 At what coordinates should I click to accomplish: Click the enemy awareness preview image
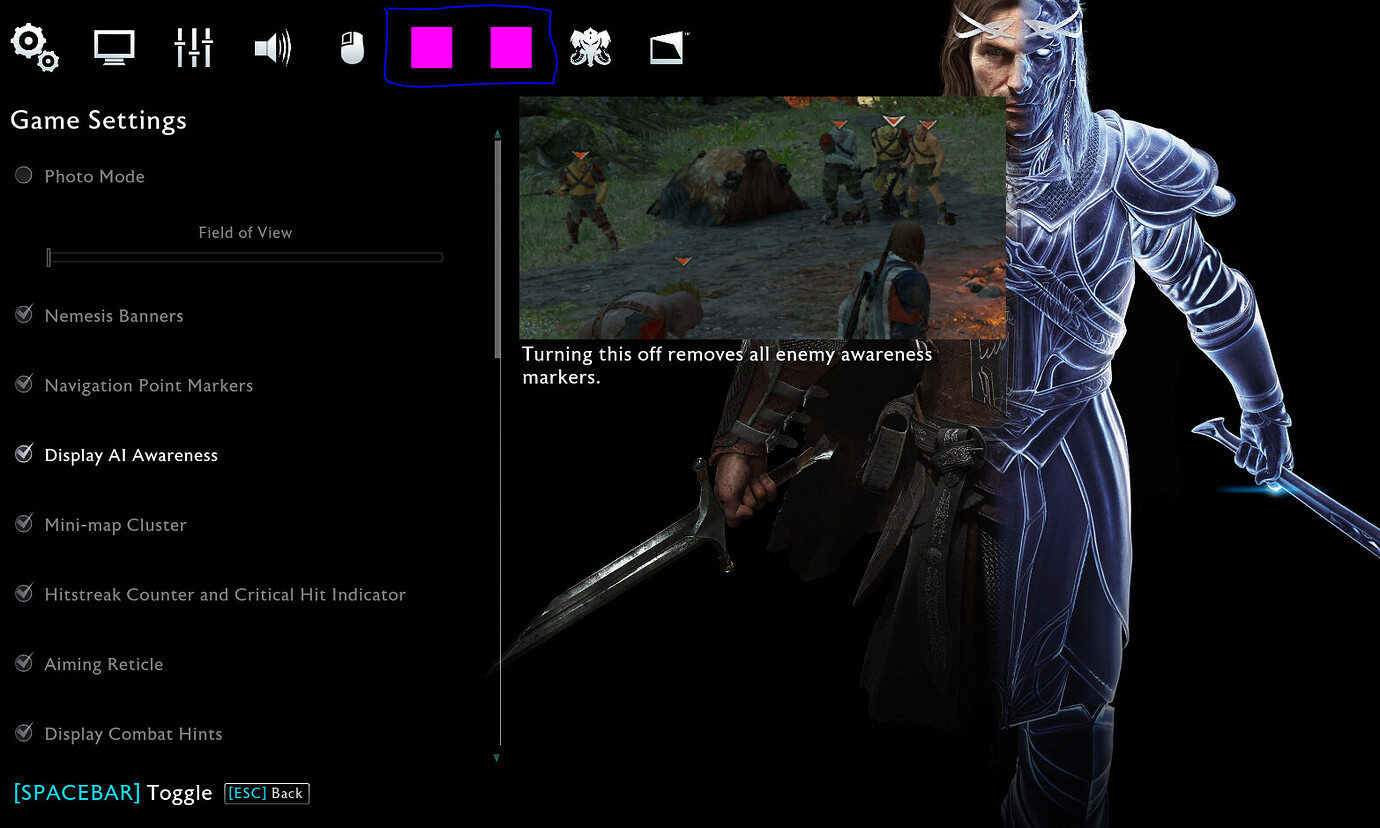(x=762, y=216)
